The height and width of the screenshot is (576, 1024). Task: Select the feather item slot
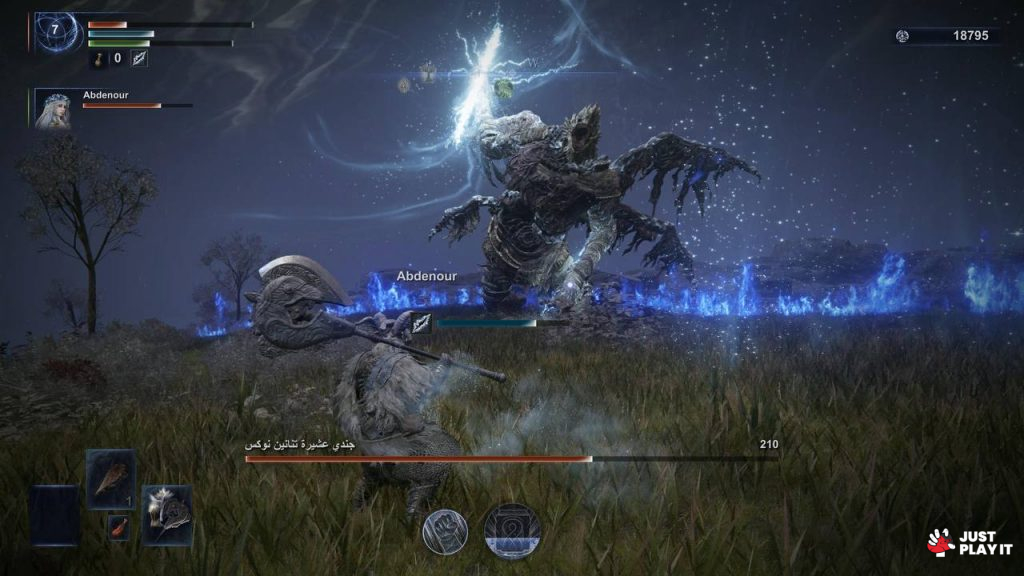110,479
